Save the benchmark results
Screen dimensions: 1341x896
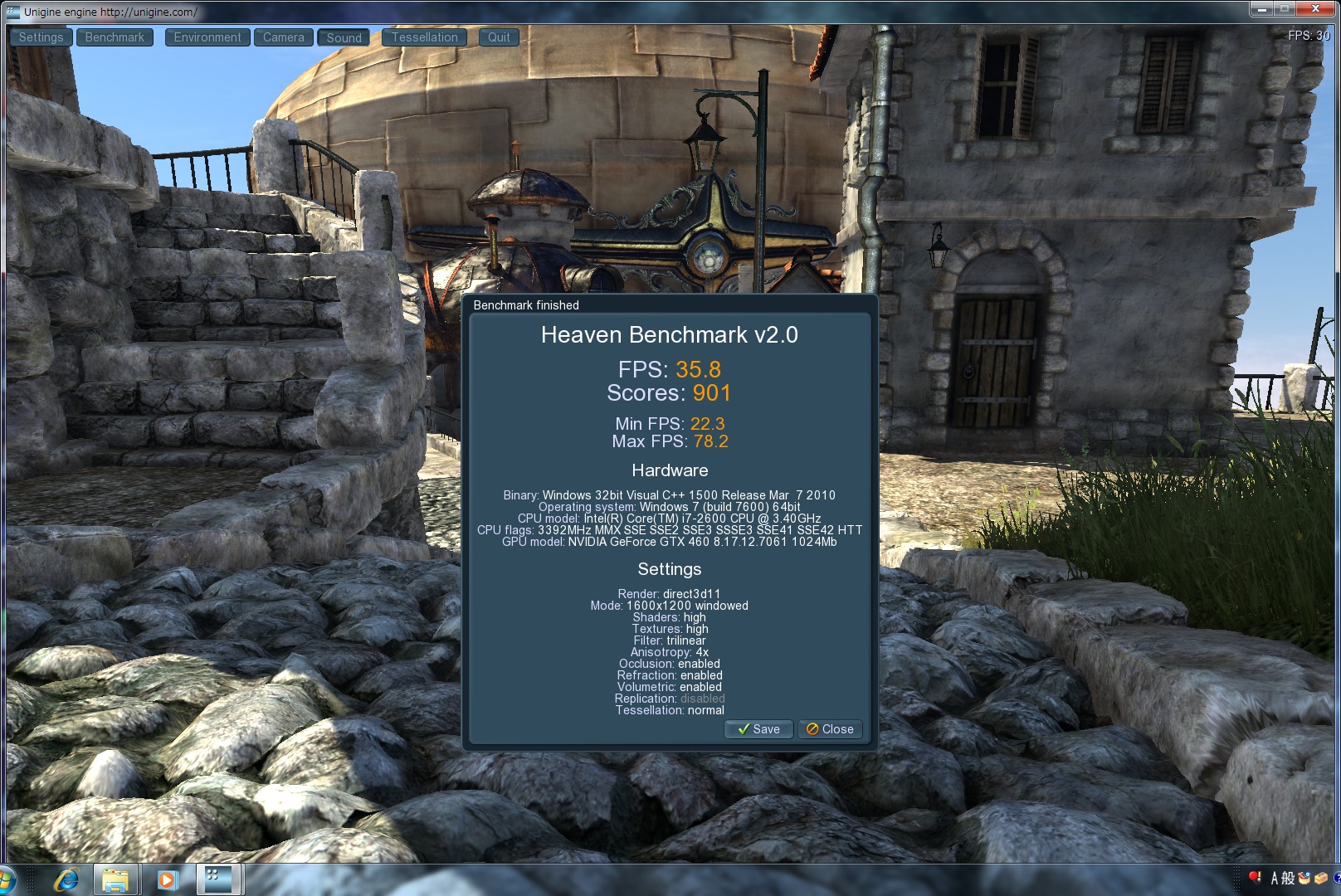(x=758, y=729)
